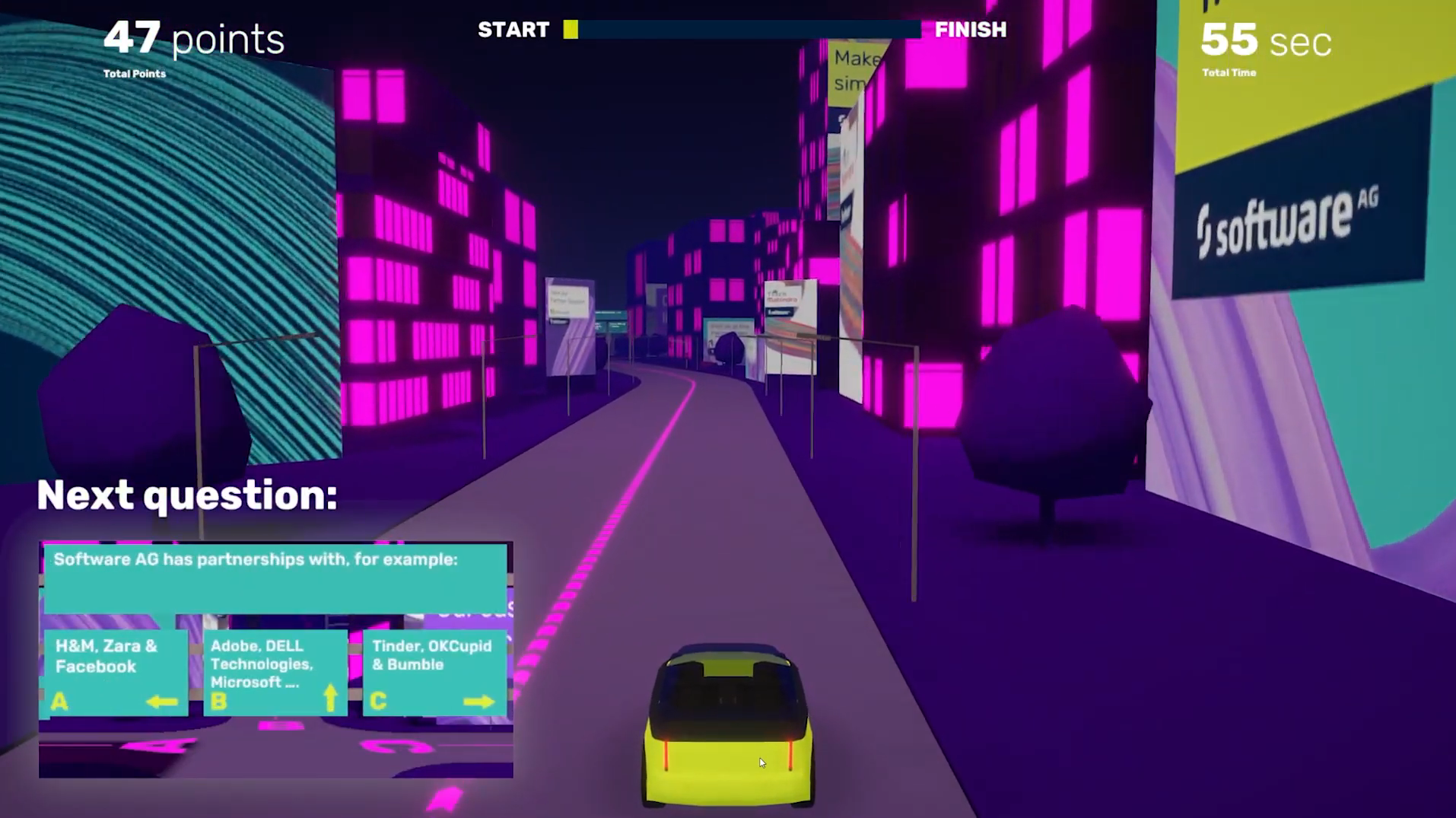The image size is (1456, 818).
Task: Pick answer C: Tinder, OKCupid & Bumble
Action: click(x=434, y=673)
